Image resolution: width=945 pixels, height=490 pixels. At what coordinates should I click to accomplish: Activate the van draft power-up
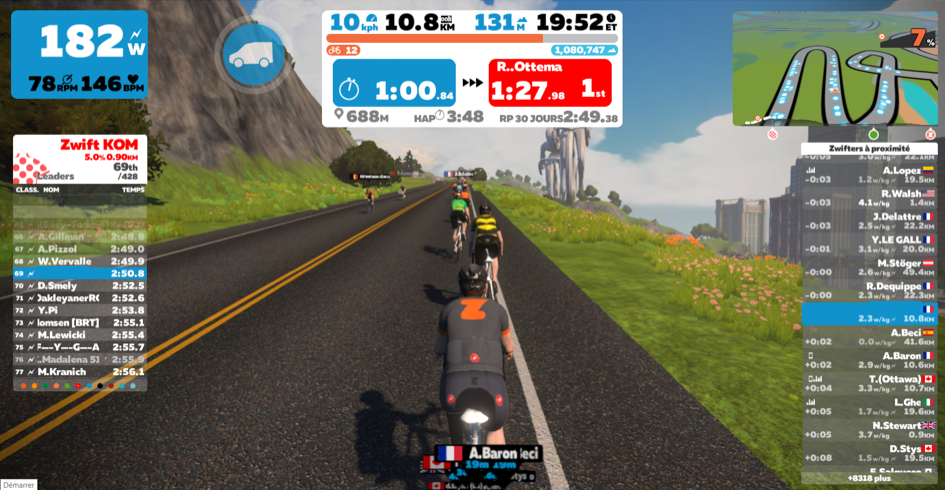[254, 54]
